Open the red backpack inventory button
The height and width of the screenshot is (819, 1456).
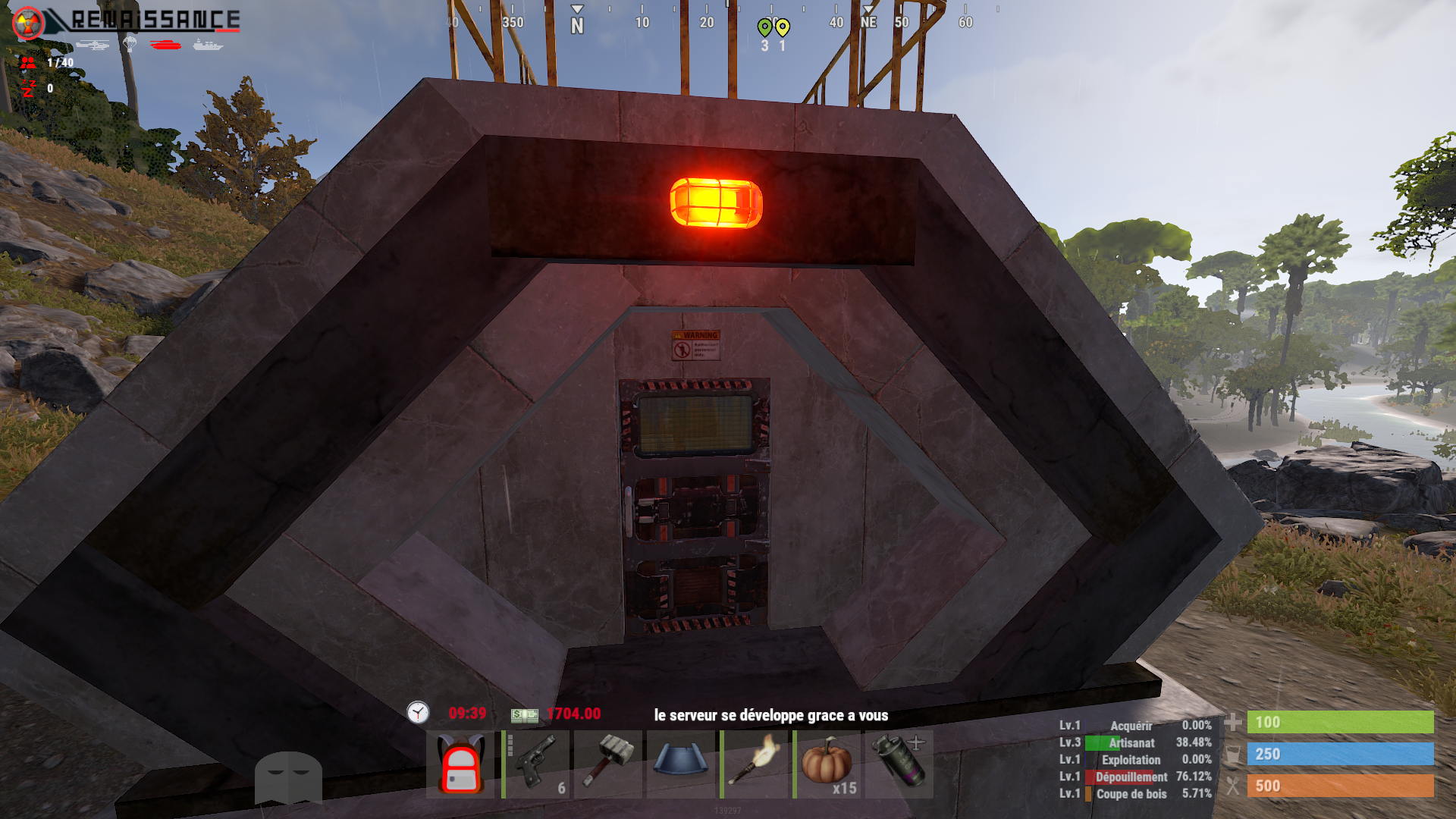tap(461, 764)
